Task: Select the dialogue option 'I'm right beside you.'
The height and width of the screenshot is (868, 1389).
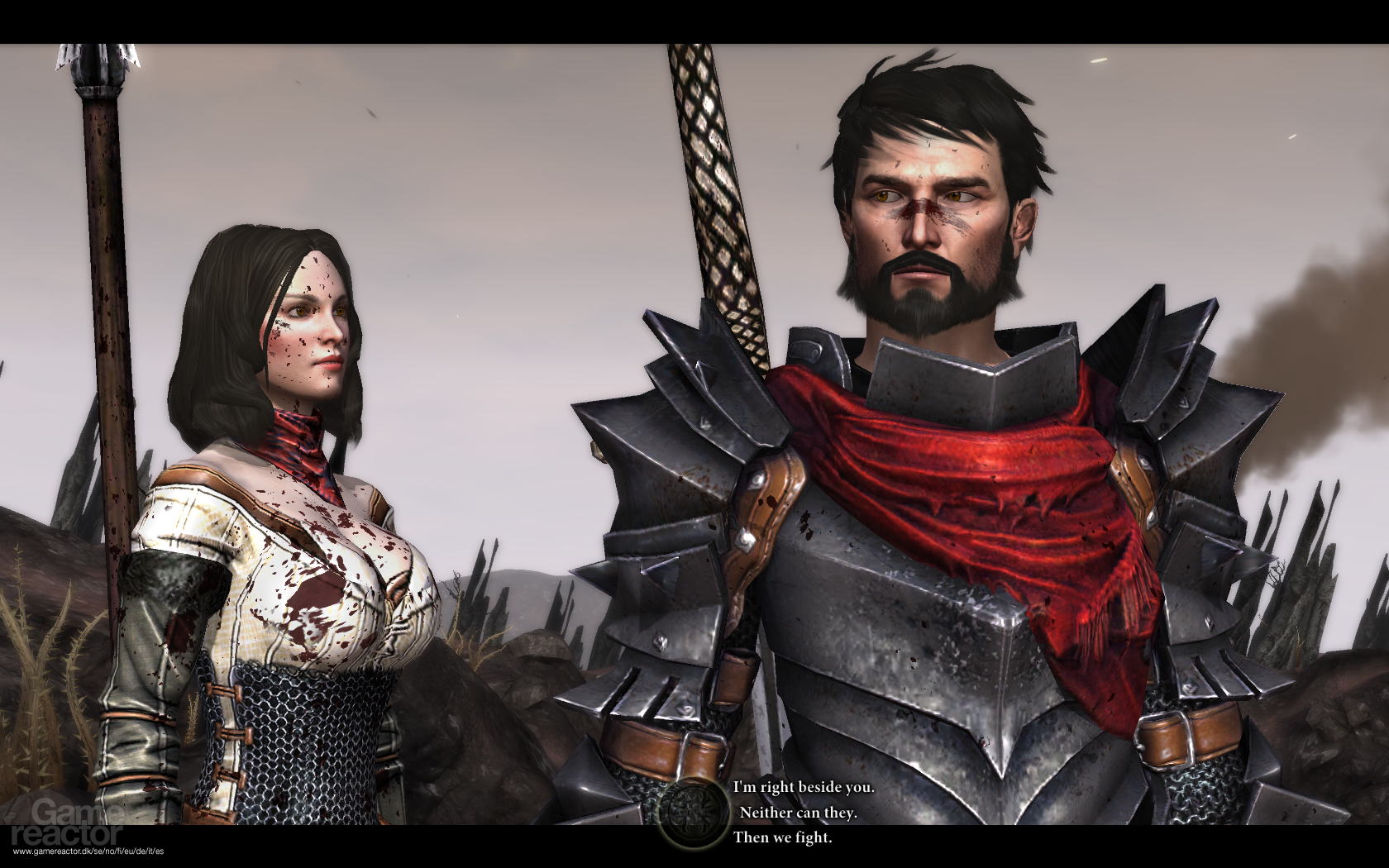Action: pos(802,787)
